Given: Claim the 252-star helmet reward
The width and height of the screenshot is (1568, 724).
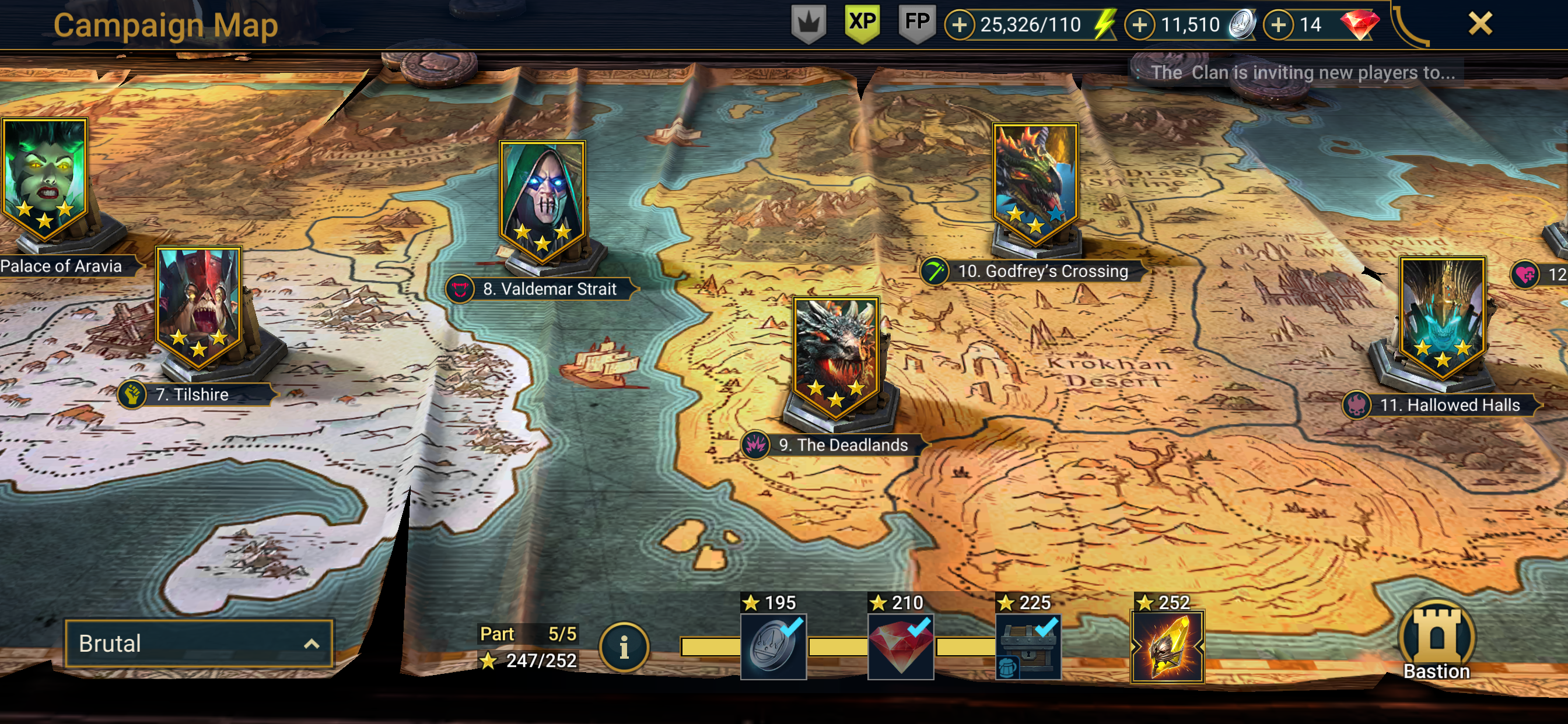Looking at the screenshot, I should tap(1167, 646).
